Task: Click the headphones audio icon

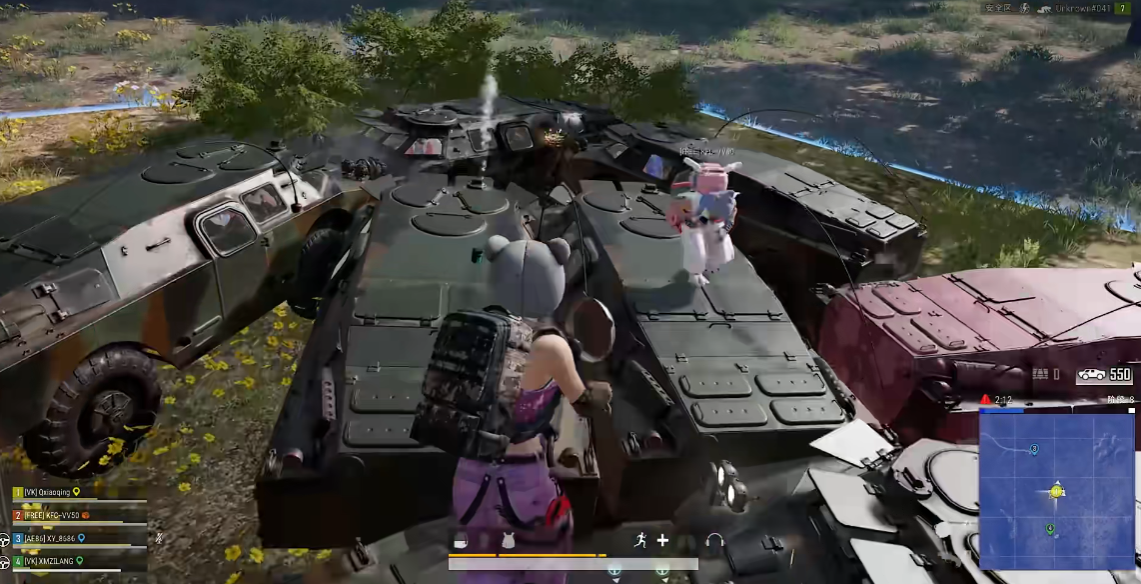Action: [714, 541]
